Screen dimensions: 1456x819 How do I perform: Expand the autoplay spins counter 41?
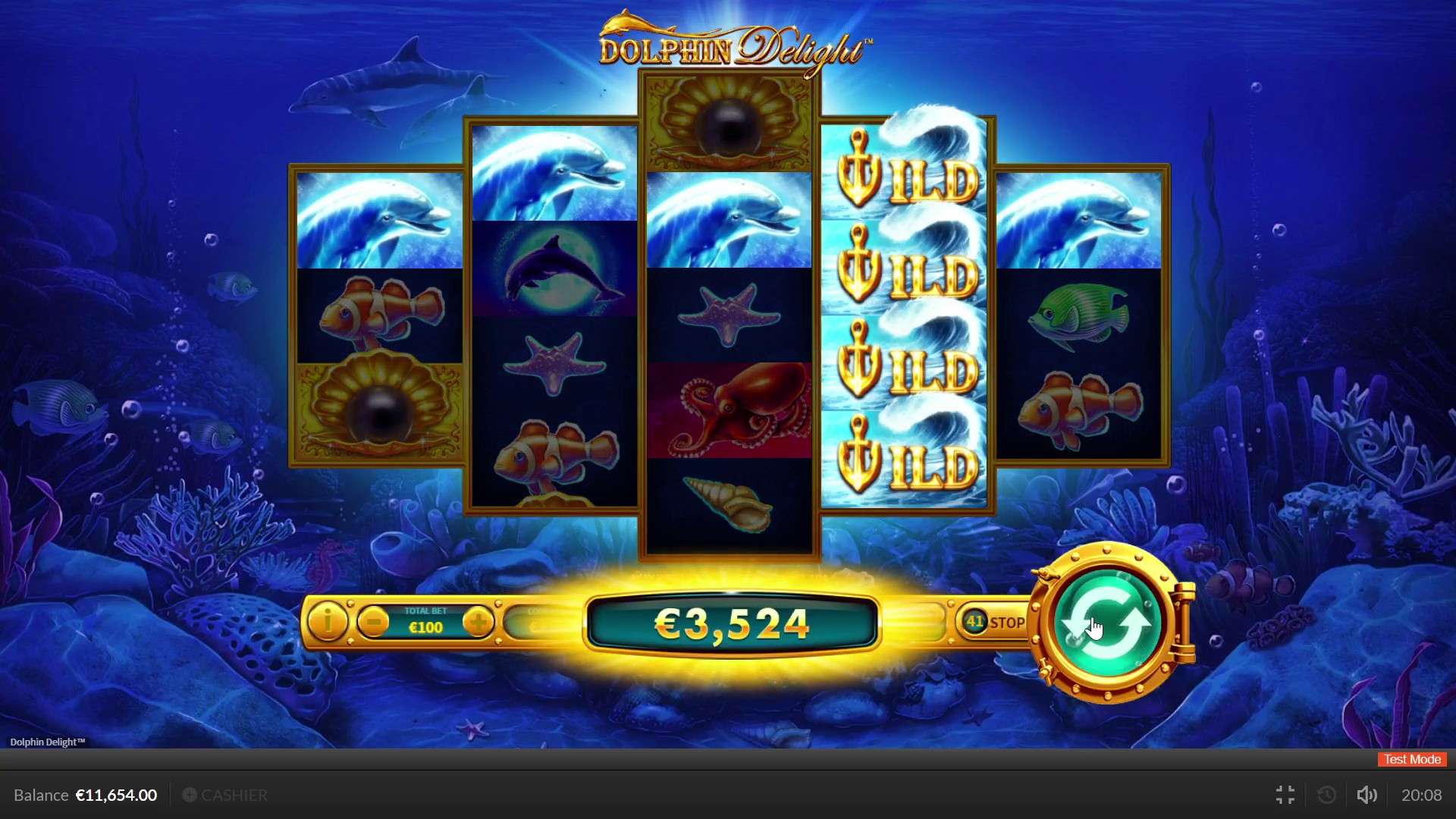pos(974,620)
